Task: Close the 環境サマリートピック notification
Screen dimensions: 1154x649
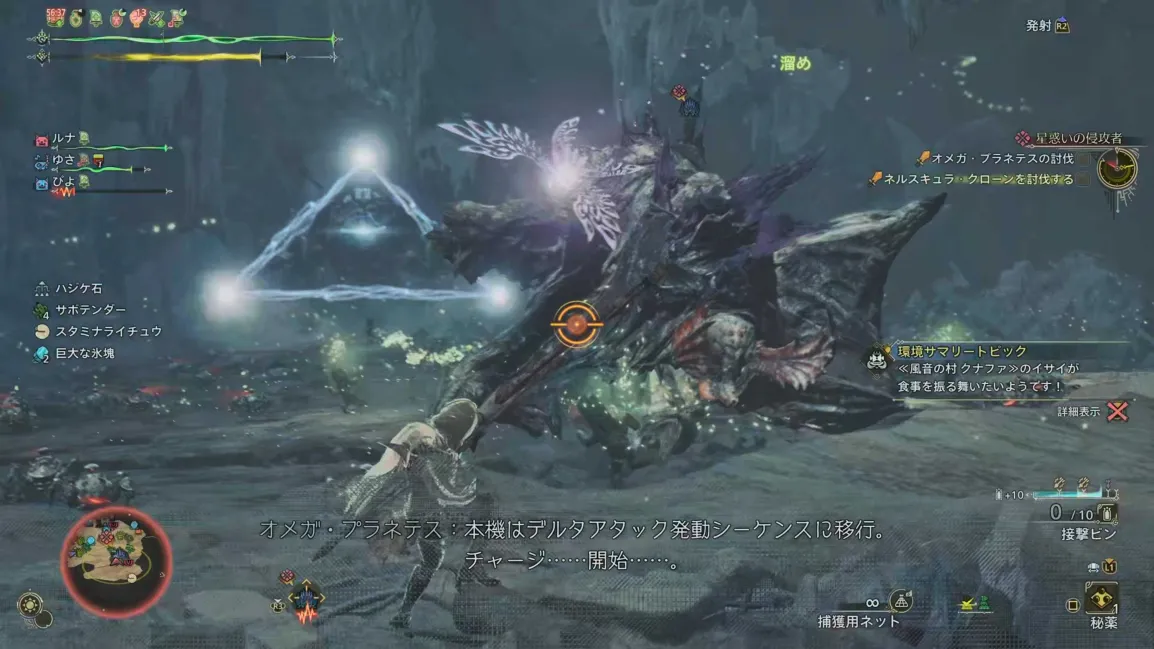Action: (x=1118, y=410)
